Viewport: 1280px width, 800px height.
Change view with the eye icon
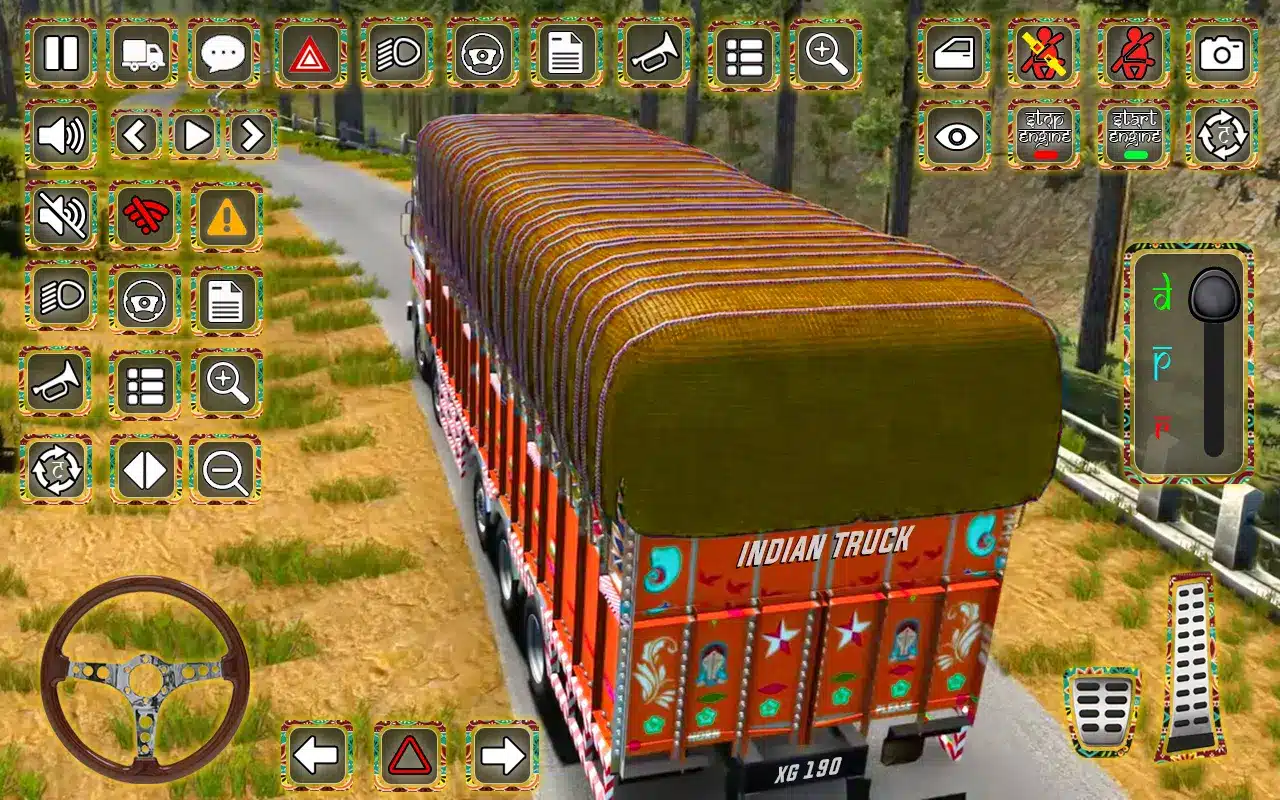pos(955,135)
